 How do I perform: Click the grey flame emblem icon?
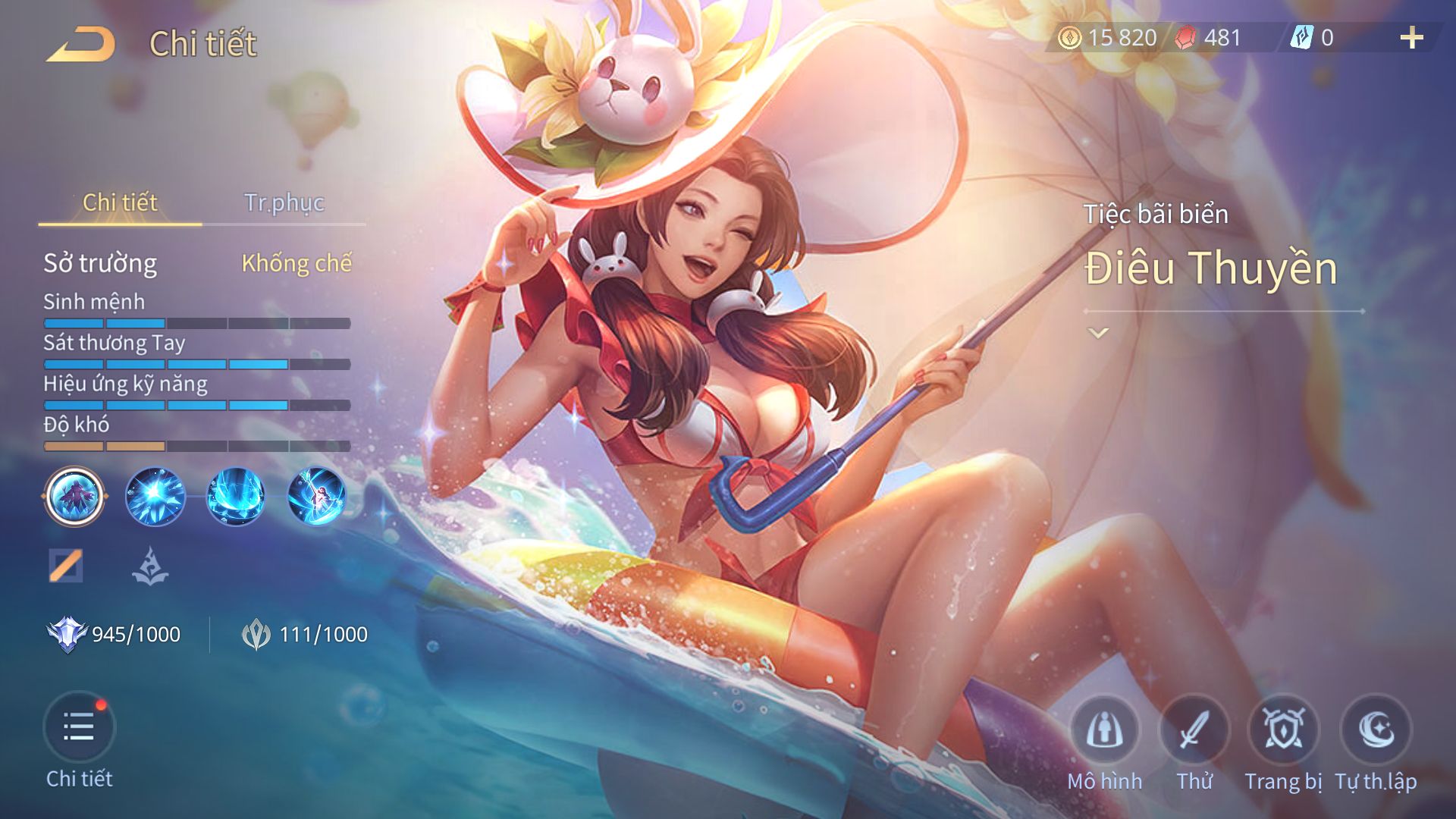click(x=150, y=566)
